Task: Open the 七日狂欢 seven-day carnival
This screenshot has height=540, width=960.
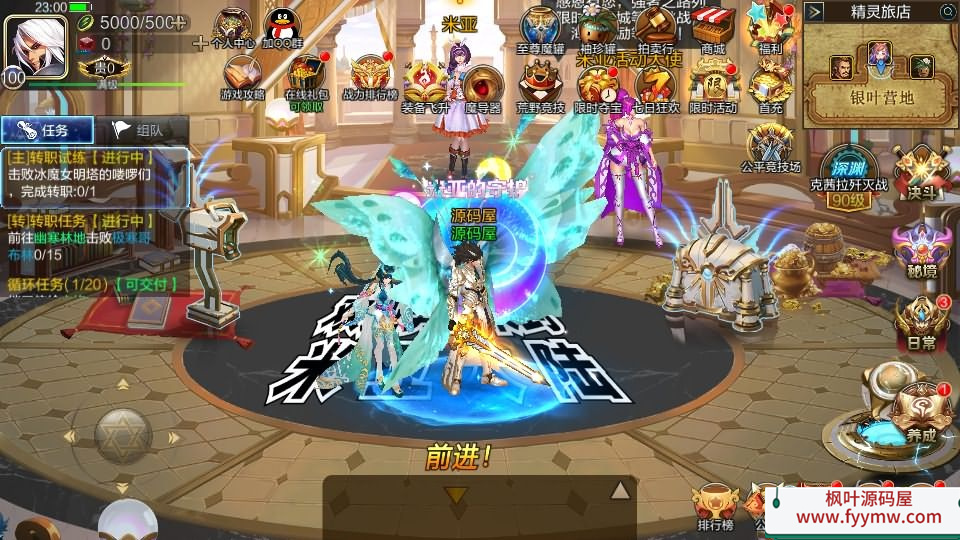Action: pos(656,85)
